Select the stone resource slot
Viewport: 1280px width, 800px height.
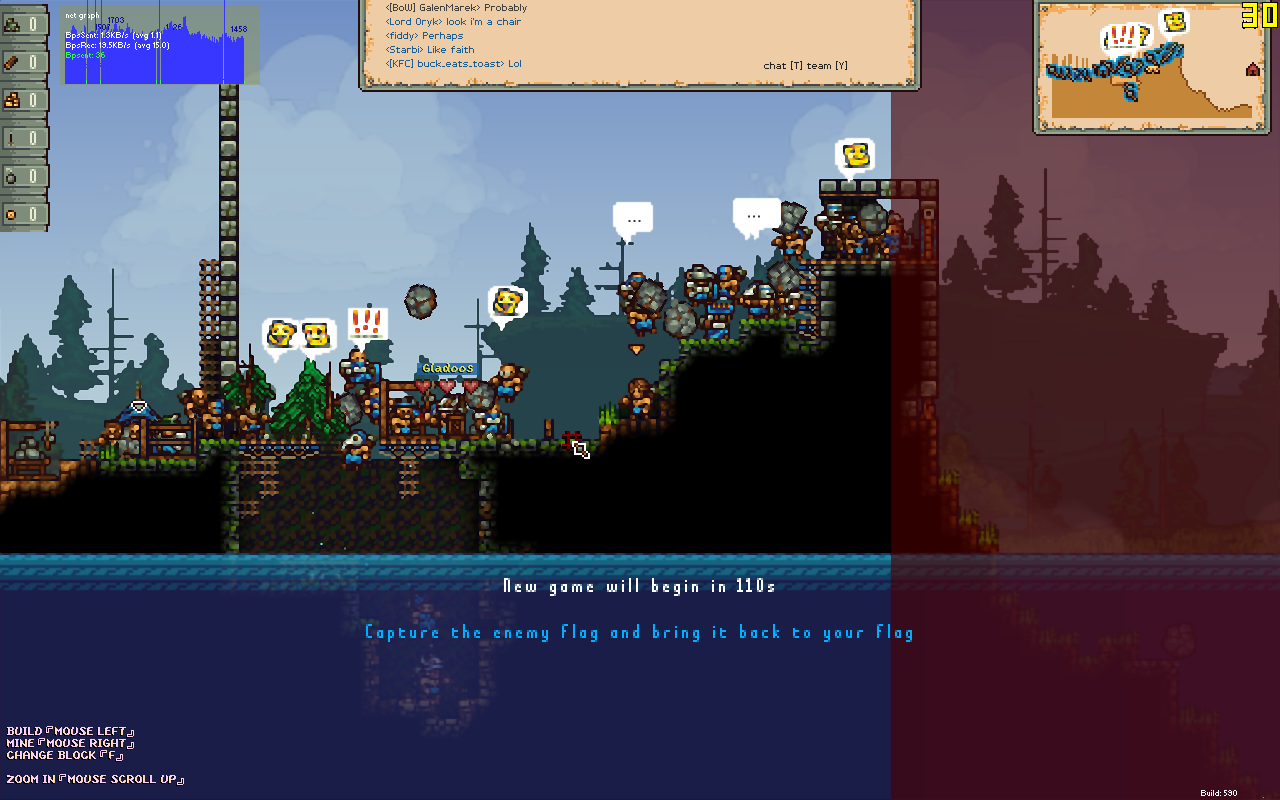[22, 24]
